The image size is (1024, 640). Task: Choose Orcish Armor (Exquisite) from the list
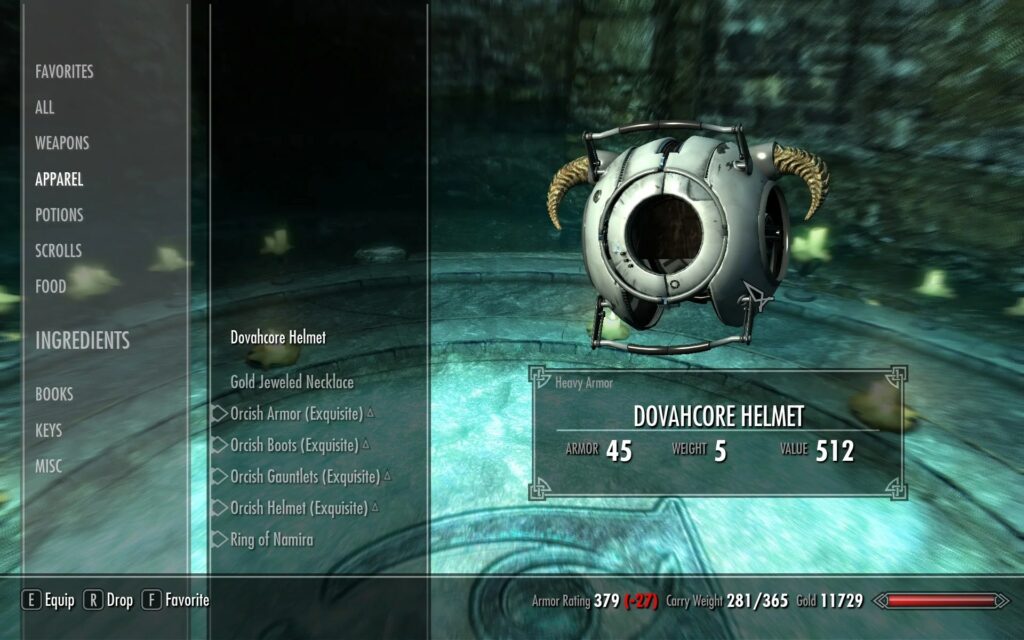pos(296,414)
